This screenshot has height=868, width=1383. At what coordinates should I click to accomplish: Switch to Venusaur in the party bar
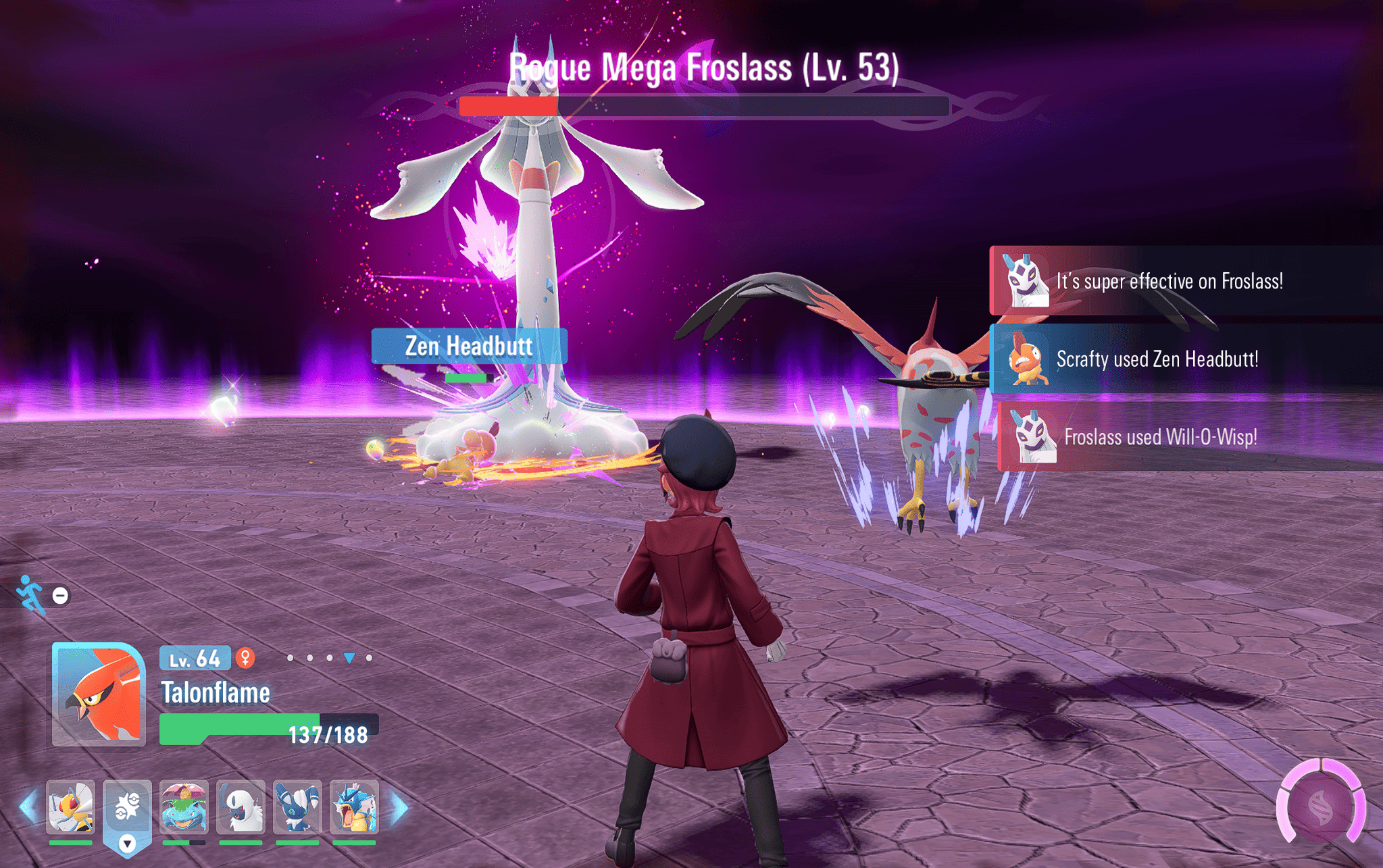[184, 807]
